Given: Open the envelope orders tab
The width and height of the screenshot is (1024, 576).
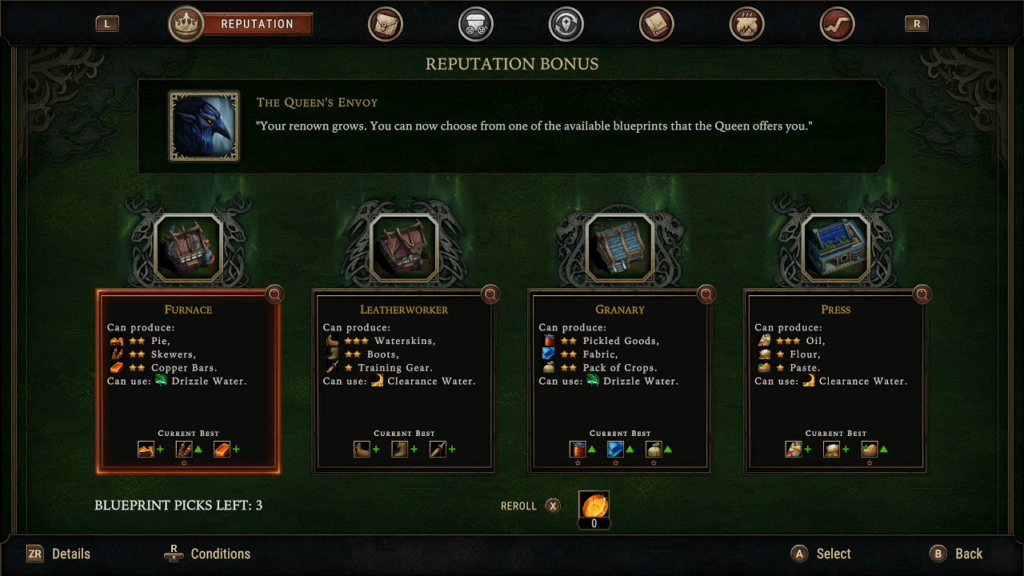Looking at the screenshot, I should (x=385, y=24).
